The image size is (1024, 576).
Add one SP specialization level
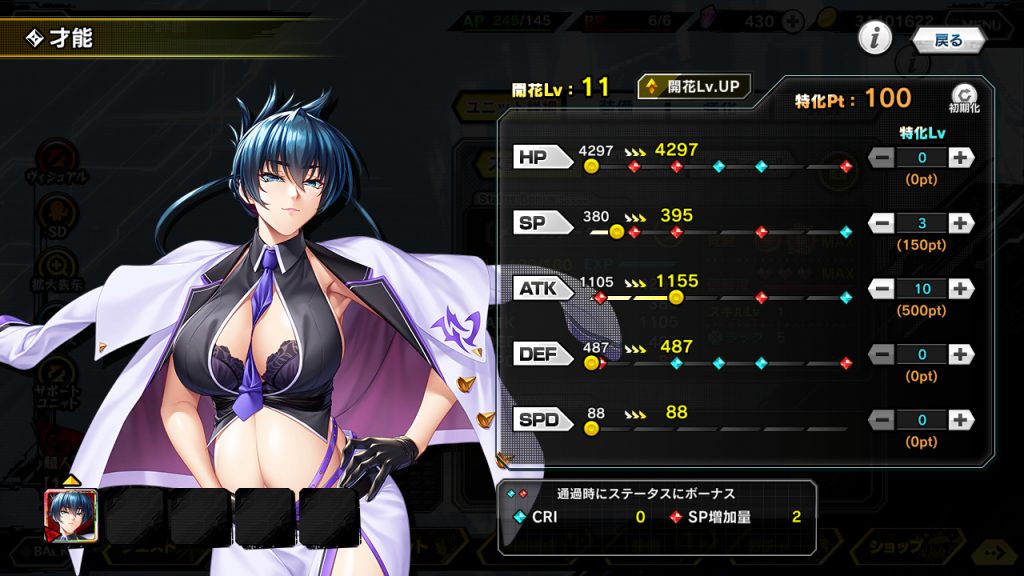pyautogui.click(x=960, y=223)
